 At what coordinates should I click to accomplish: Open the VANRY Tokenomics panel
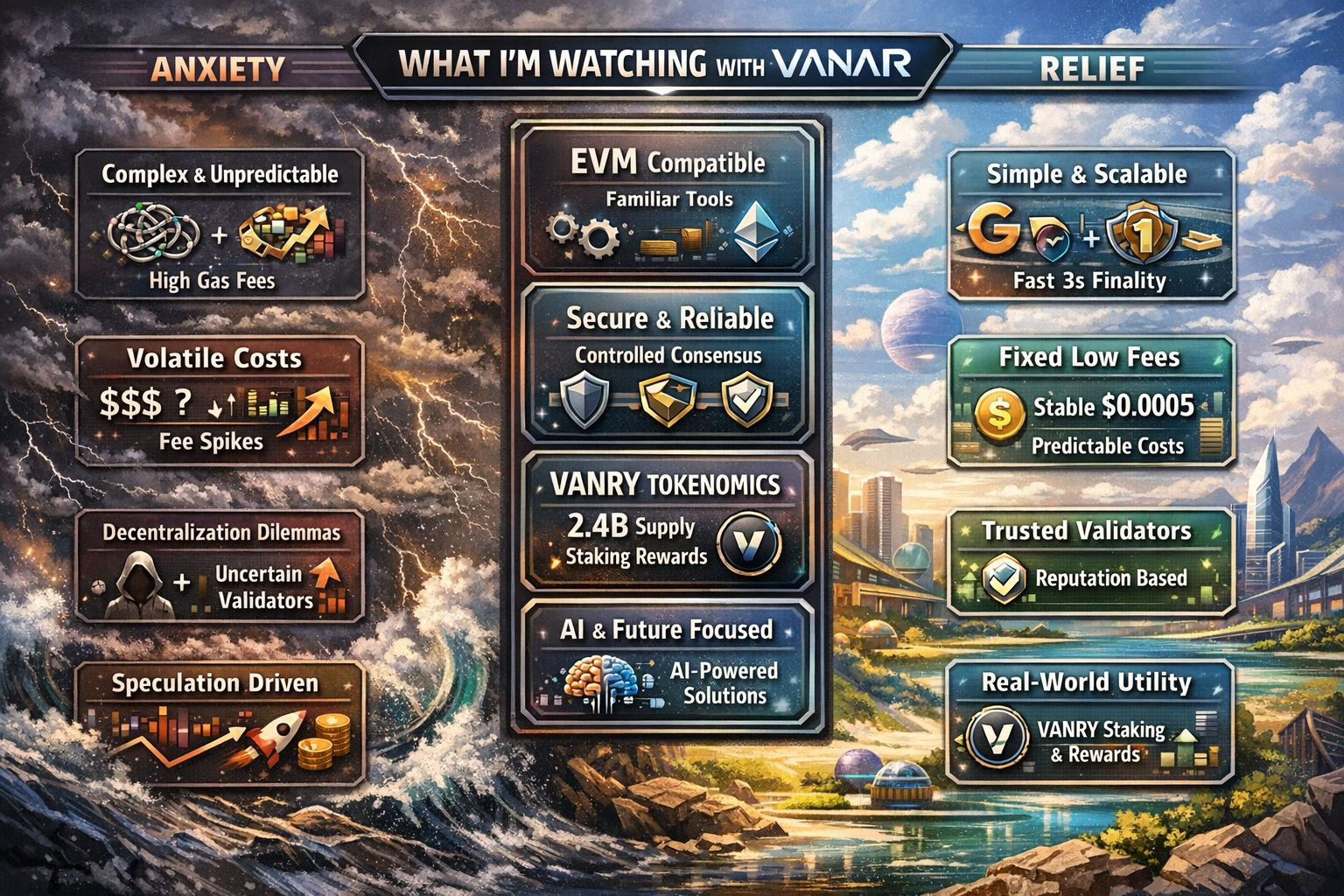pos(667,522)
